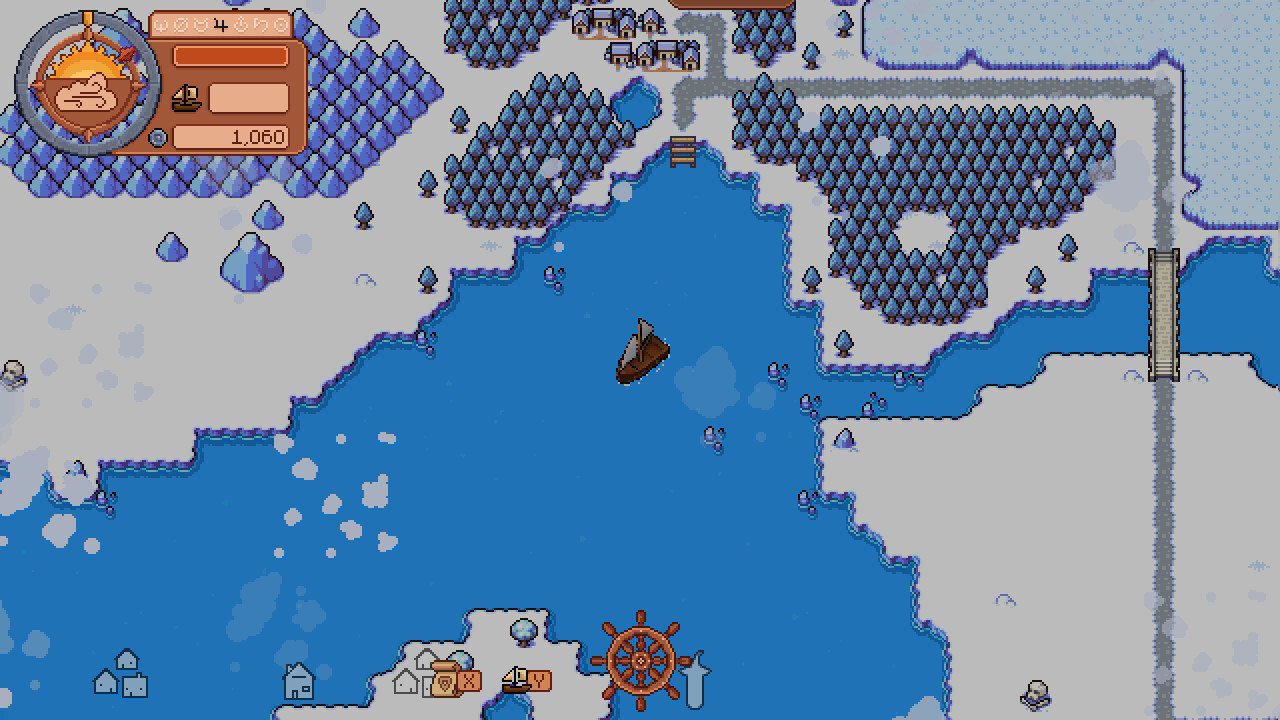Click the sun emblem on the compass dial
Viewport: 1280px width, 720px height.
[87, 62]
